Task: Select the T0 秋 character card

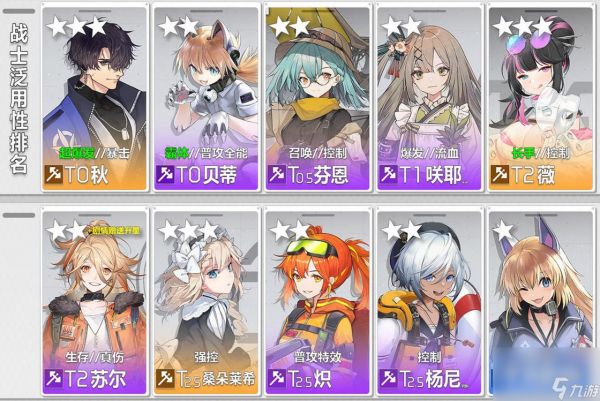Action: tap(92, 99)
